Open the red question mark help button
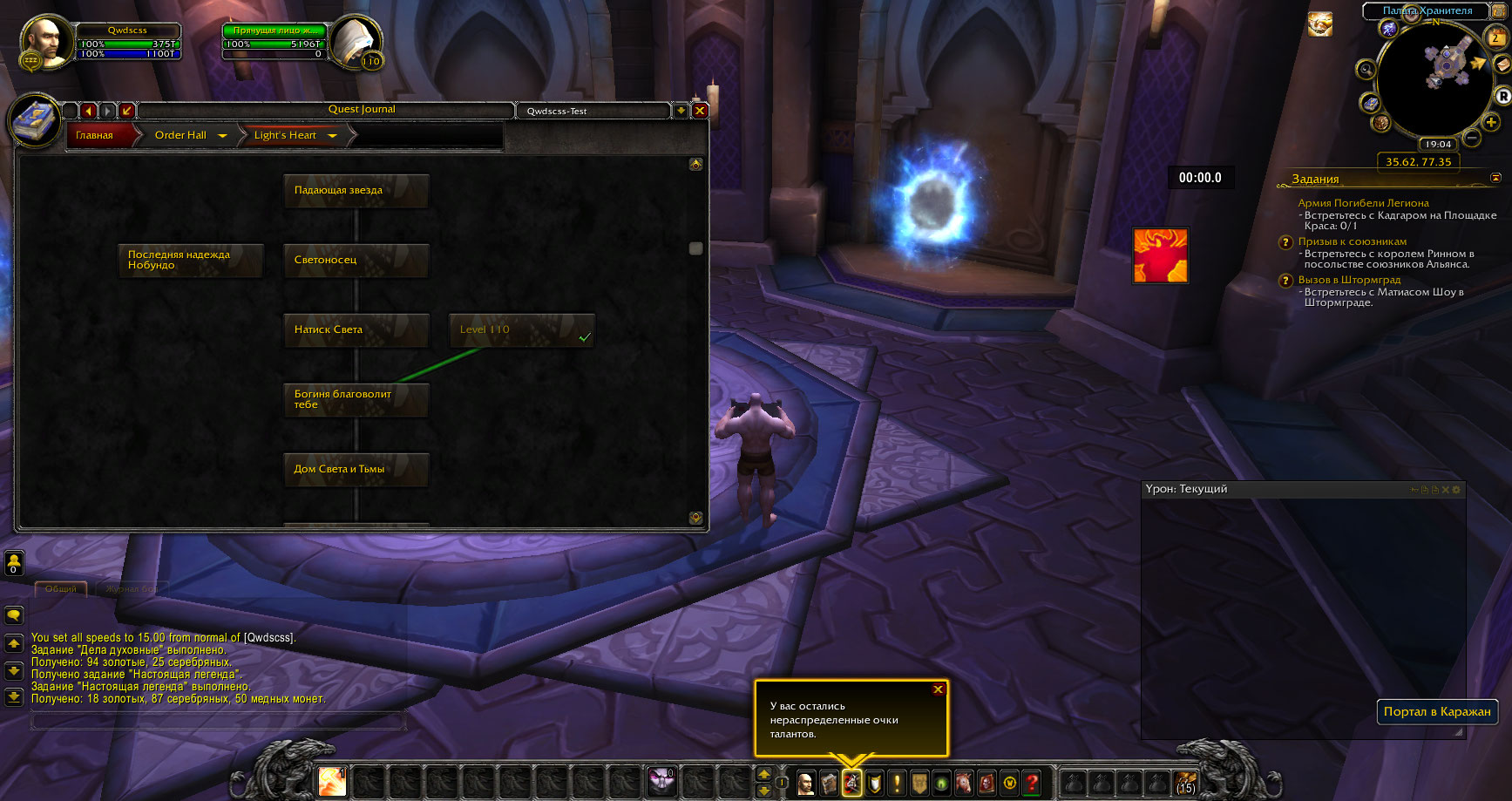 pos(1032,783)
